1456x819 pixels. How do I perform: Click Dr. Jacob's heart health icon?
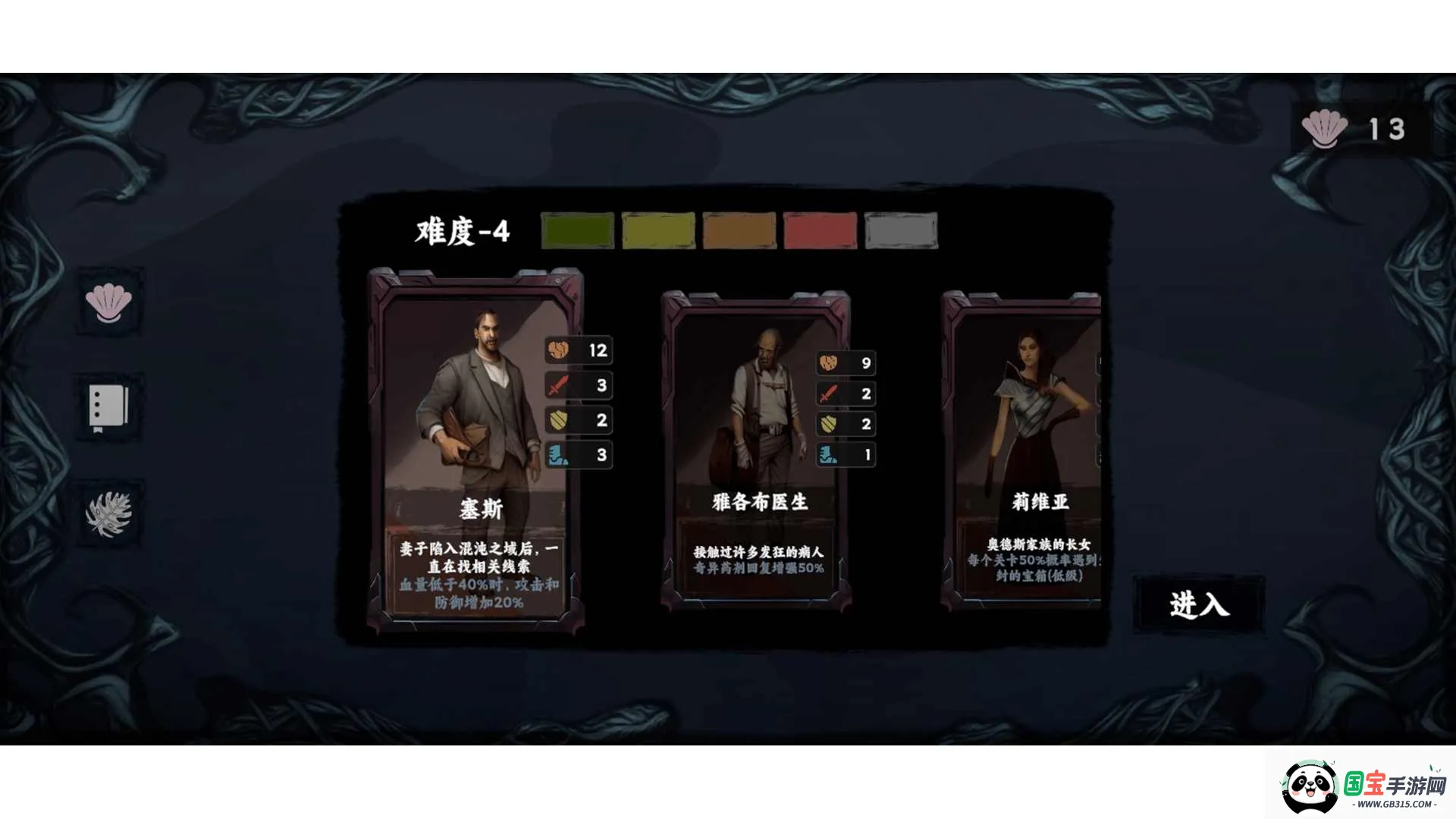click(x=827, y=363)
